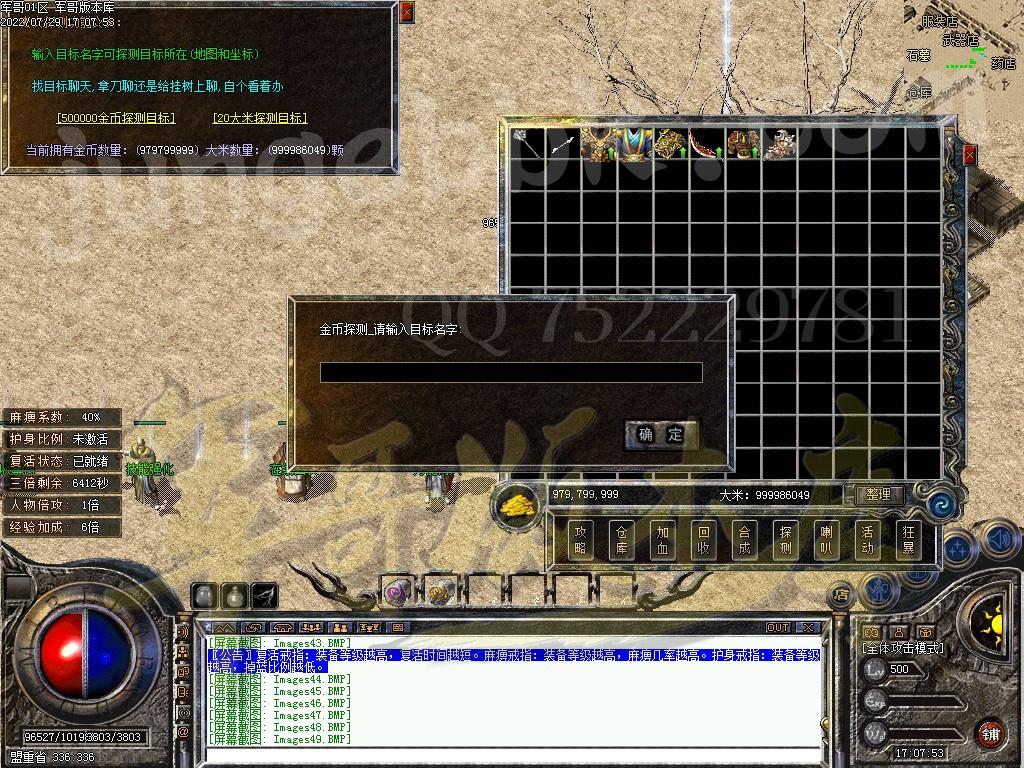Open the 铺 shop button

pyautogui.click(x=990, y=733)
